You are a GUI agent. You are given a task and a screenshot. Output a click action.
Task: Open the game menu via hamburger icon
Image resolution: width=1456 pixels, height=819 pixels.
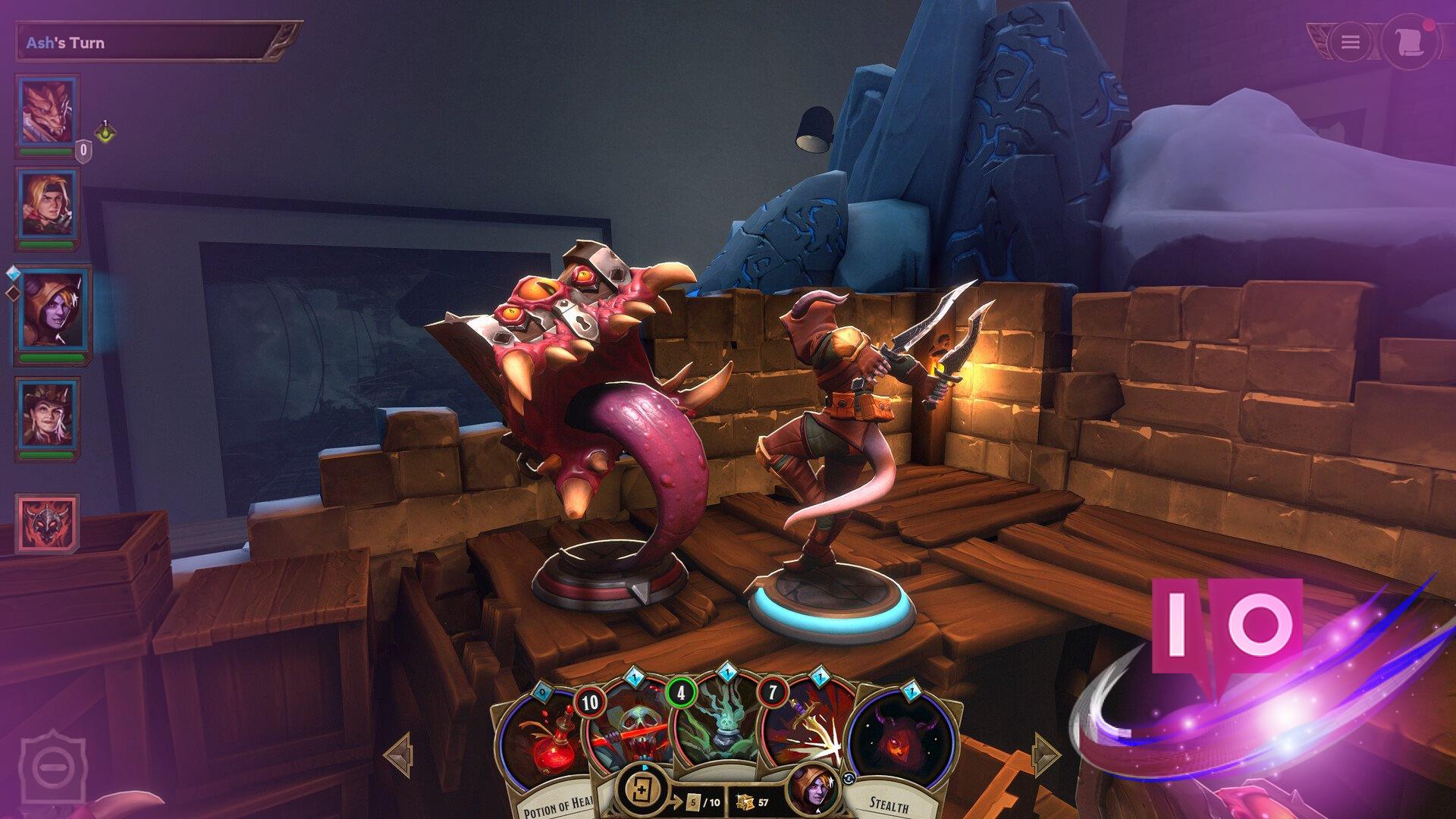pos(1349,42)
